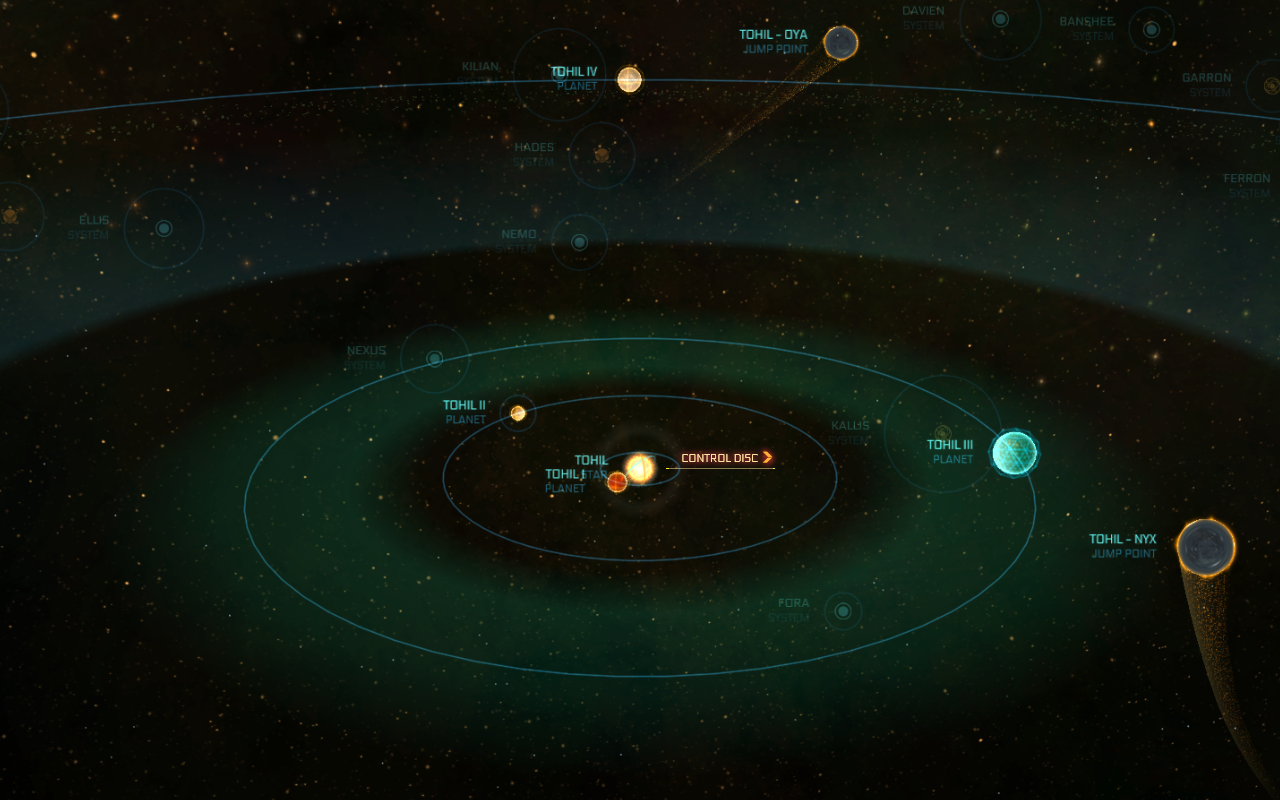Choose the Banshee system marker
Viewport: 1280px width, 800px height.
coord(1151,29)
